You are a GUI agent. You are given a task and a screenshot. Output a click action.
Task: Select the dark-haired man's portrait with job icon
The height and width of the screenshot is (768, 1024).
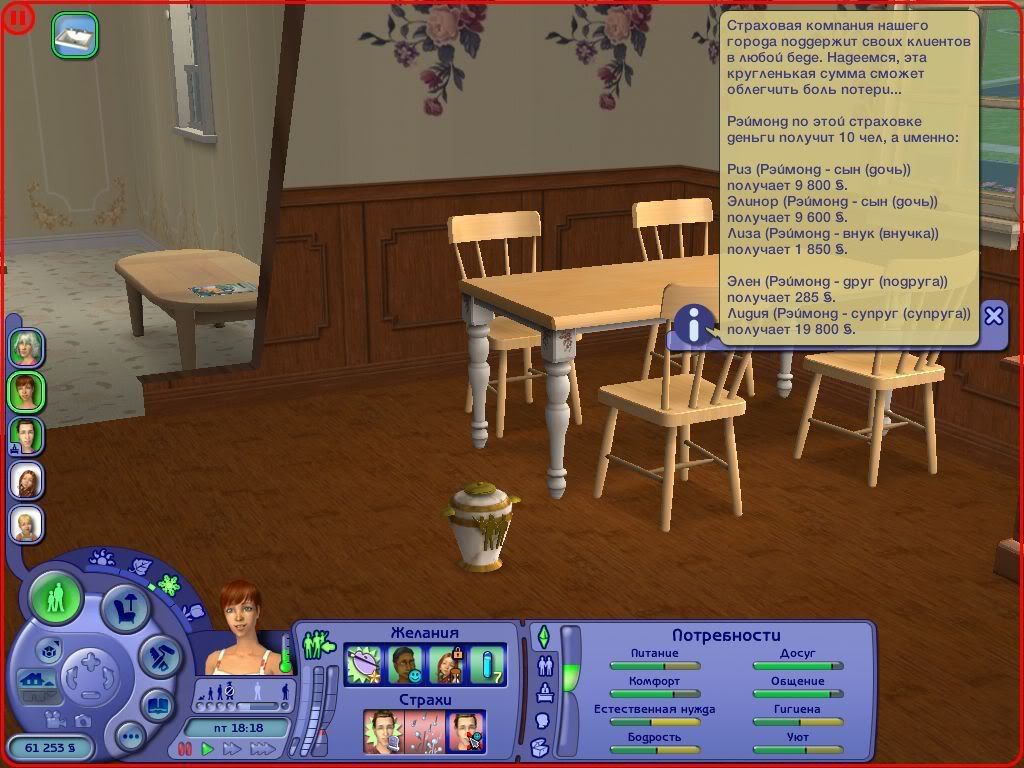25,436
